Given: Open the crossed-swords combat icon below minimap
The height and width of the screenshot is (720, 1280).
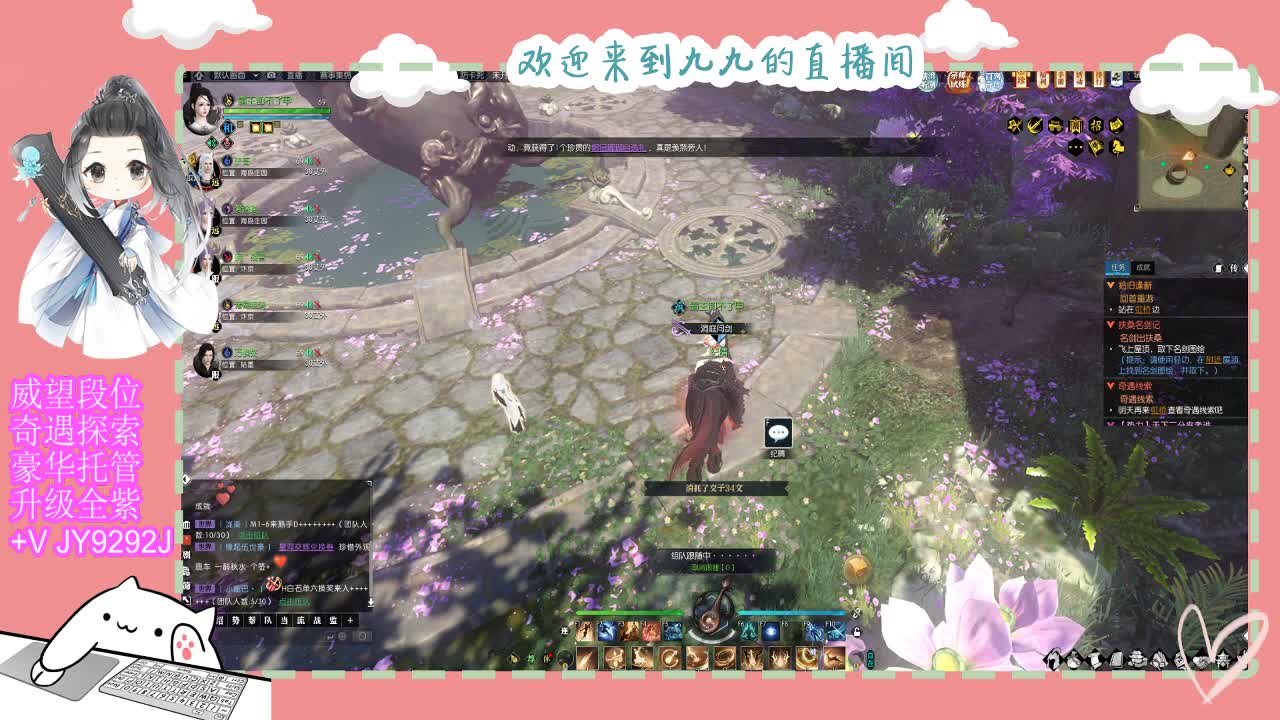Looking at the screenshot, I should (1014, 126).
